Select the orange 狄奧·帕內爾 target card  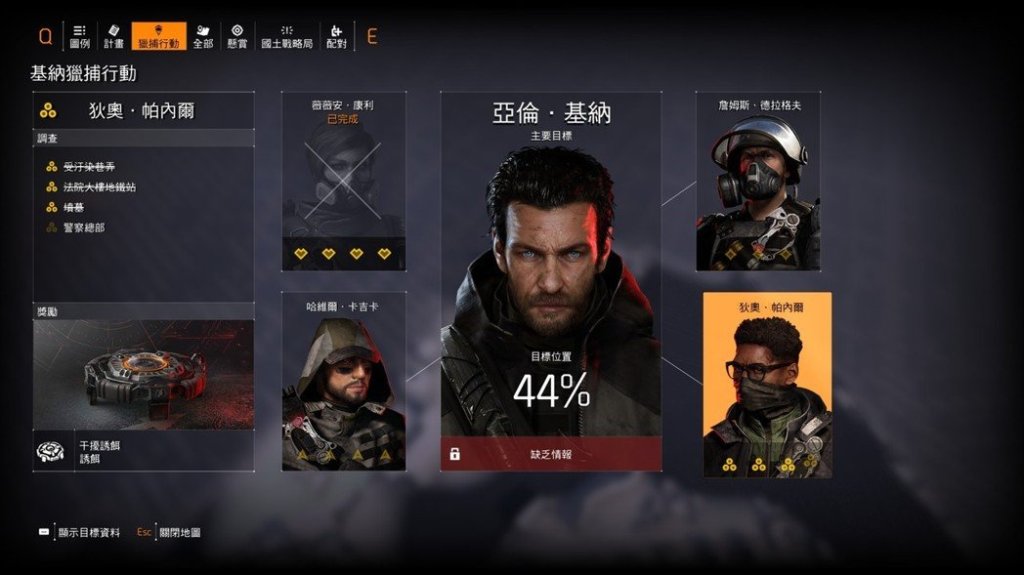tap(767, 384)
